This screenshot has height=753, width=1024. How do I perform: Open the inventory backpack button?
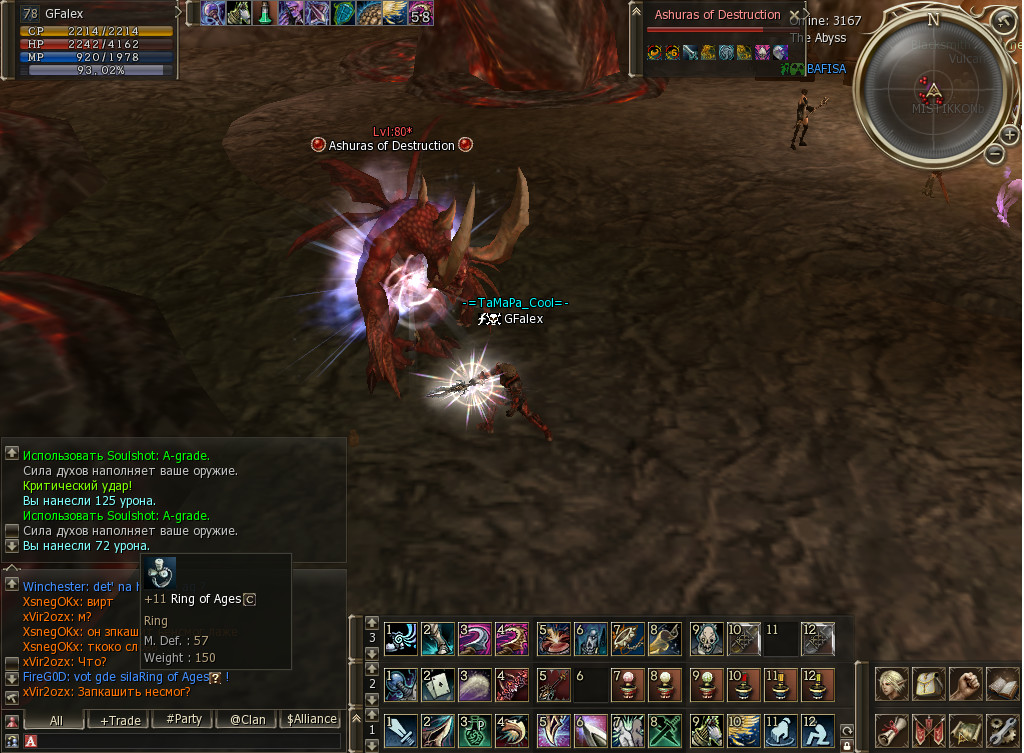coord(928,685)
